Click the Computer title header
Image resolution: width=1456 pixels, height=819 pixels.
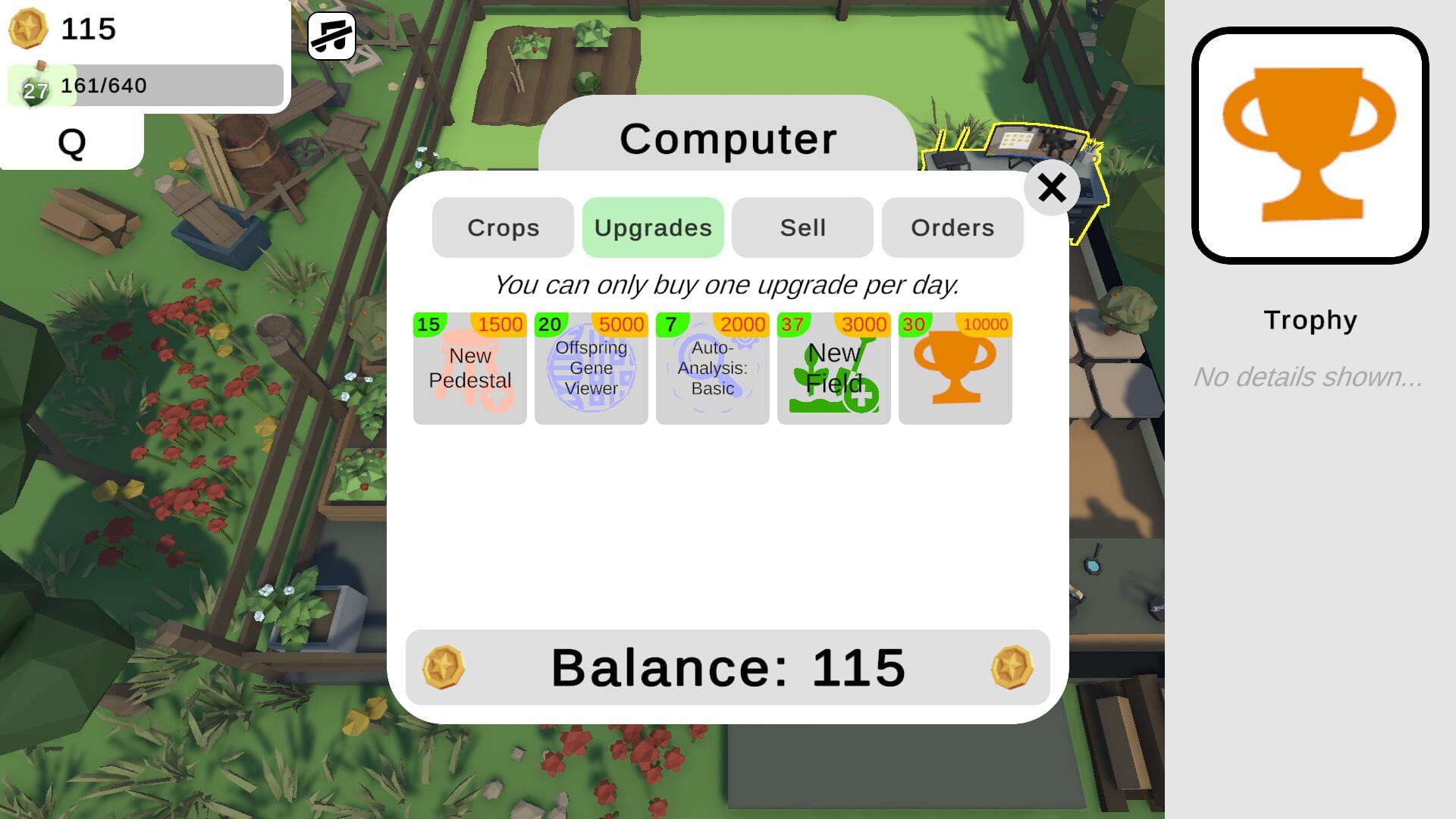click(x=726, y=138)
